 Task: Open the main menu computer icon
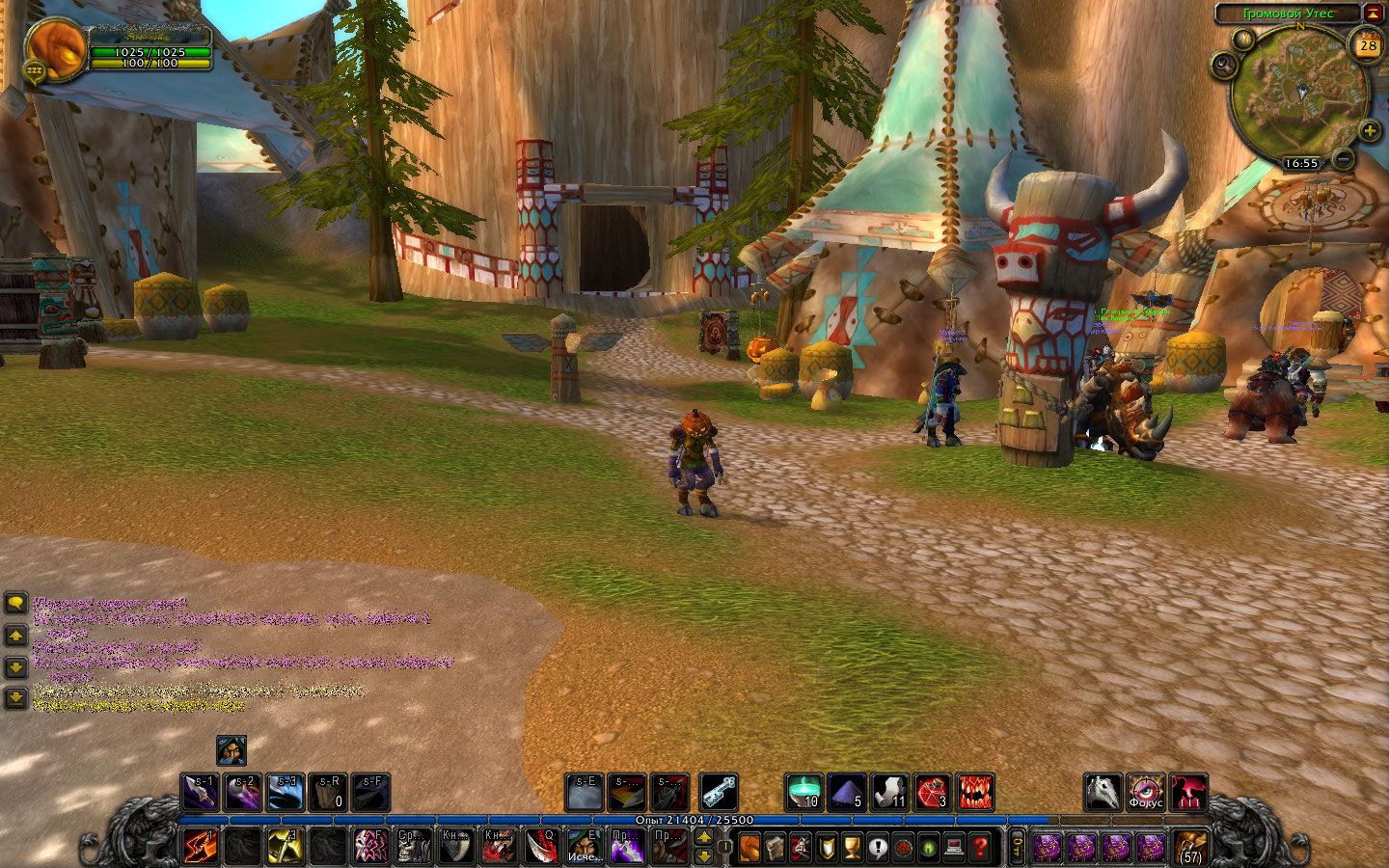point(953,848)
